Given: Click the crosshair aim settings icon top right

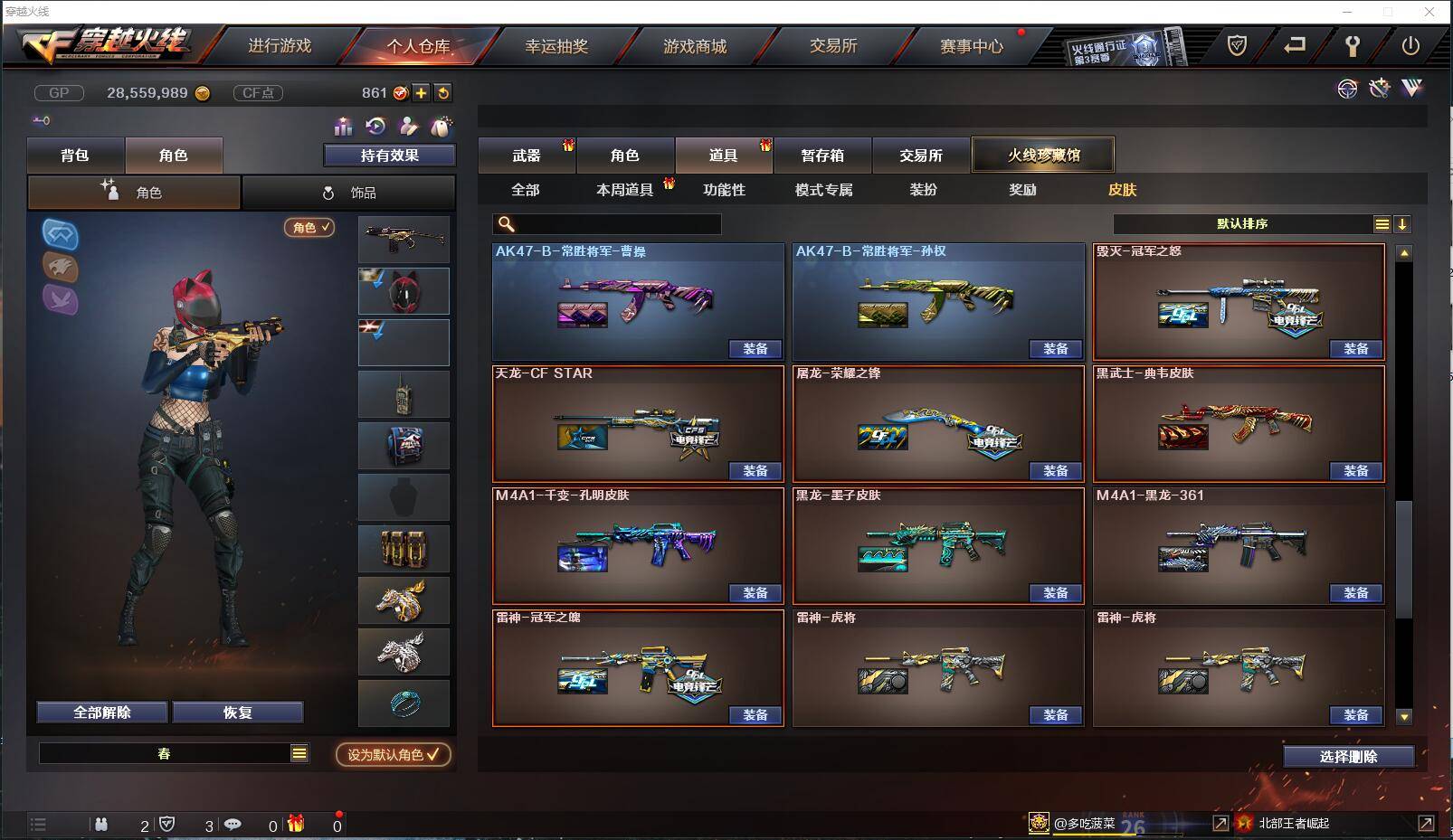Looking at the screenshot, I should 1348,89.
